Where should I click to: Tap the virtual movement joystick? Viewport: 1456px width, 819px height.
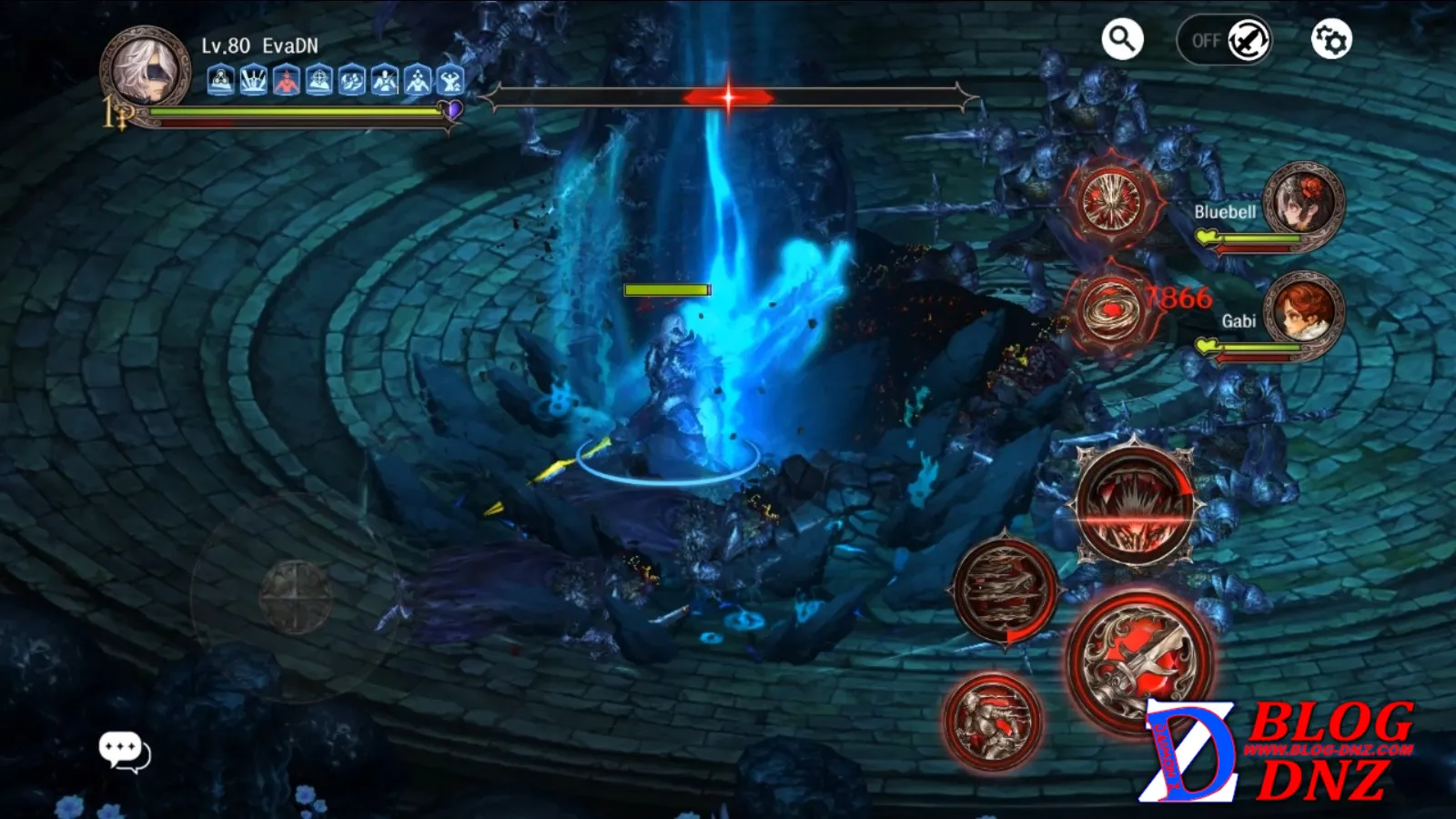pos(295,596)
